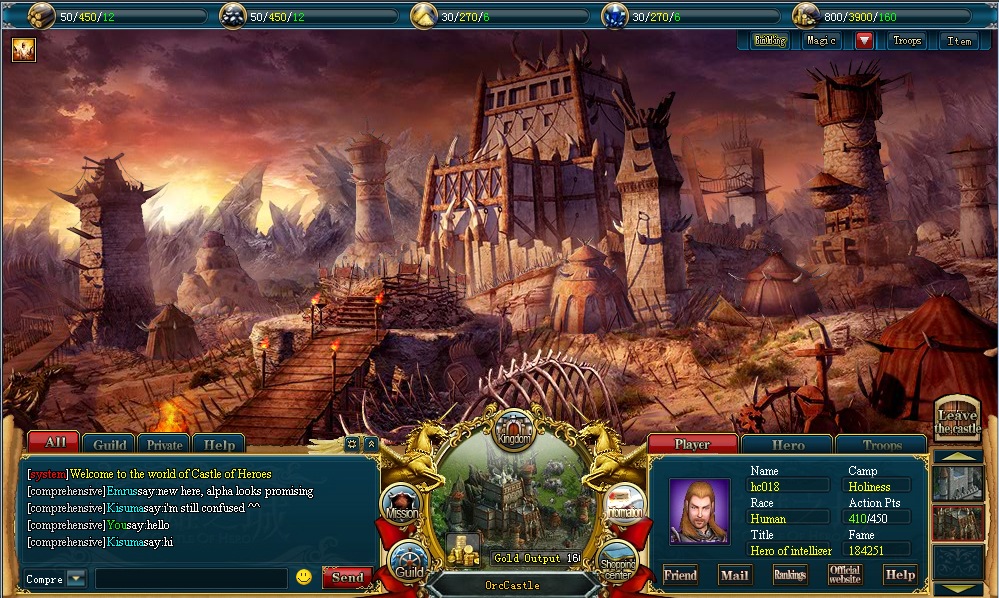Open the chat channel dropdown

[76, 579]
